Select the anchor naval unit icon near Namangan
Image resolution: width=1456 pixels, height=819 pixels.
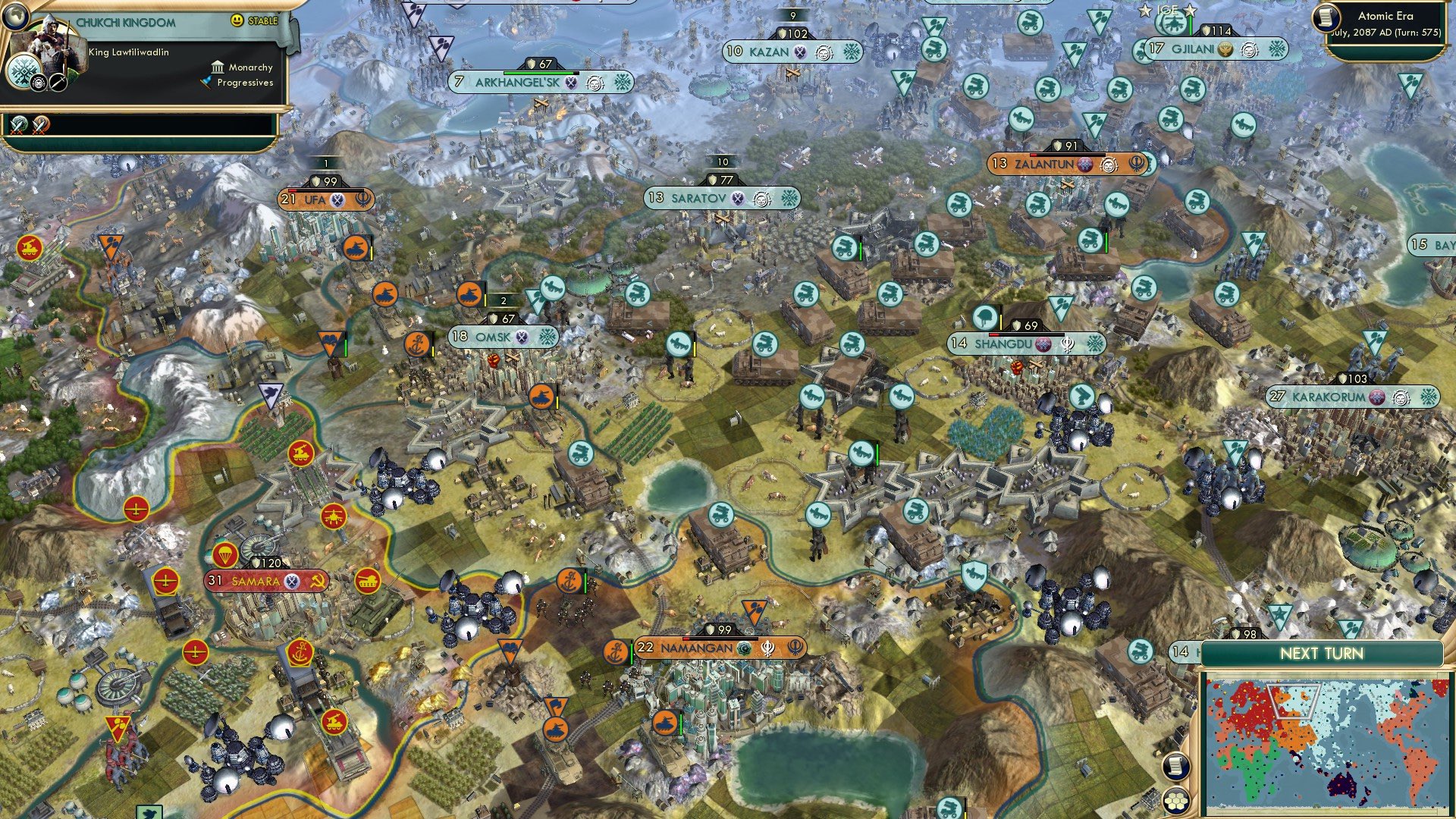click(x=617, y=648)
